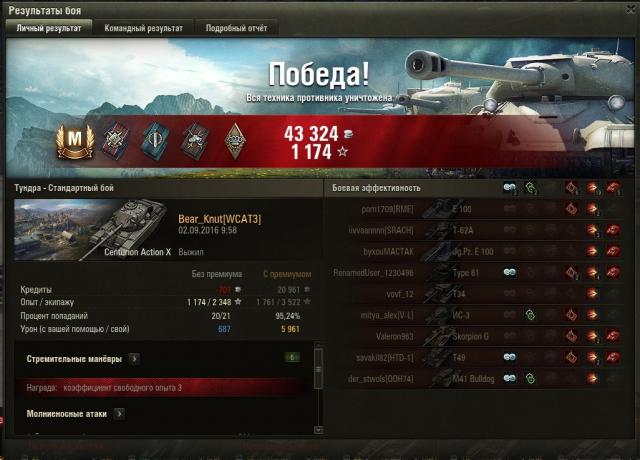The height and width of the screenshot is (460, 640).
Task: Select the T-62A enemy row
Action: coord(470,230)
